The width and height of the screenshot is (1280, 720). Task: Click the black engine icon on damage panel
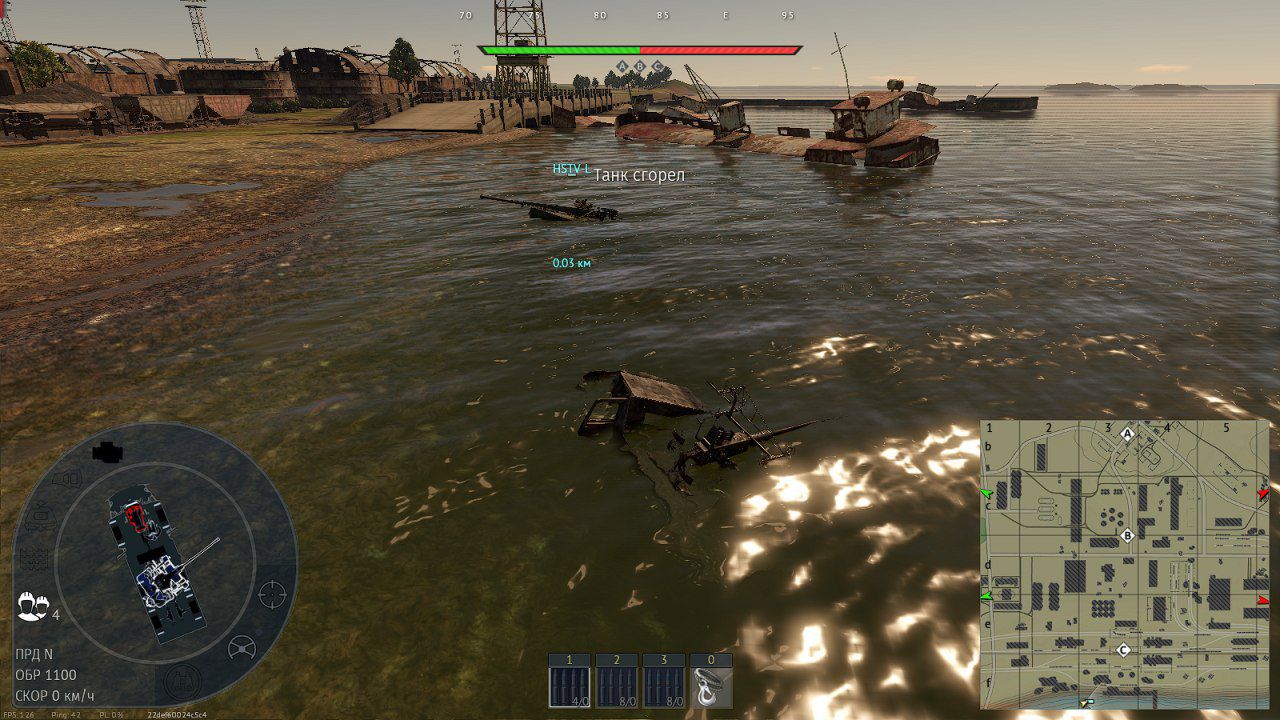107,452
